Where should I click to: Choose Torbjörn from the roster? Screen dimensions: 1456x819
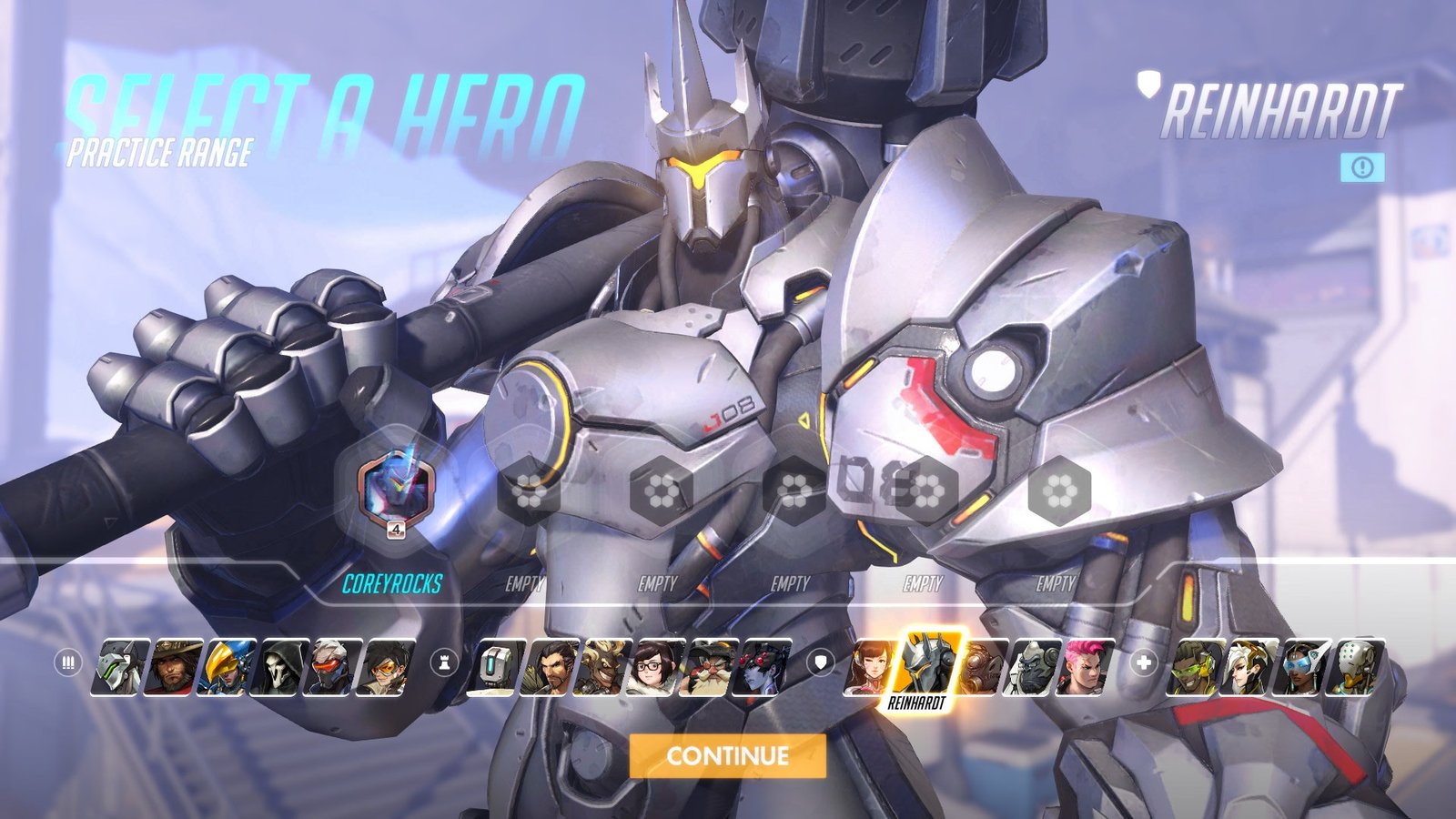tap(710, 667)
